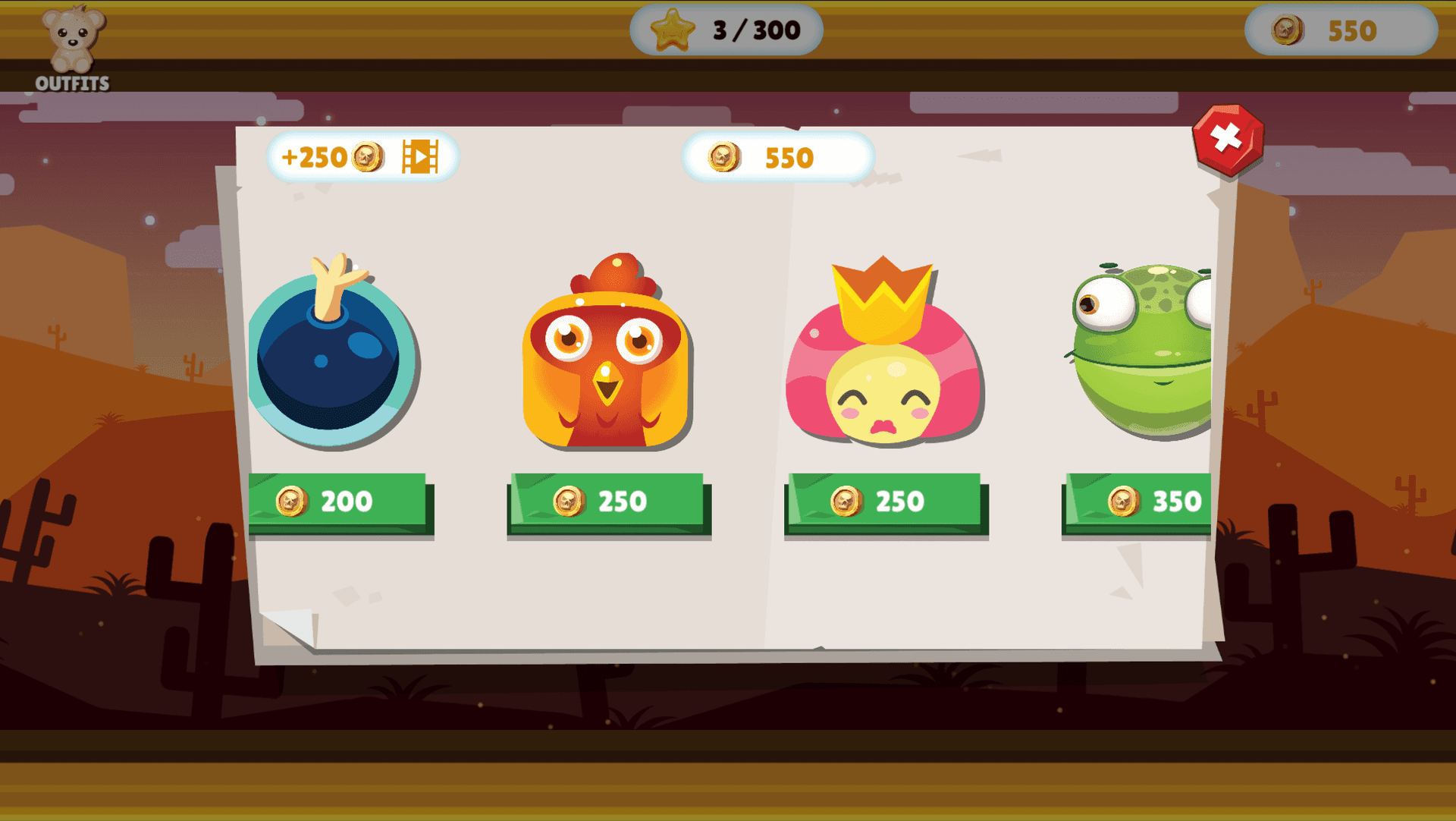Image resolution: width=1456 pixels, height=821 pixels.
Task: Buy the blue bomb outfit for 200 coins
Action: point(338,502)
